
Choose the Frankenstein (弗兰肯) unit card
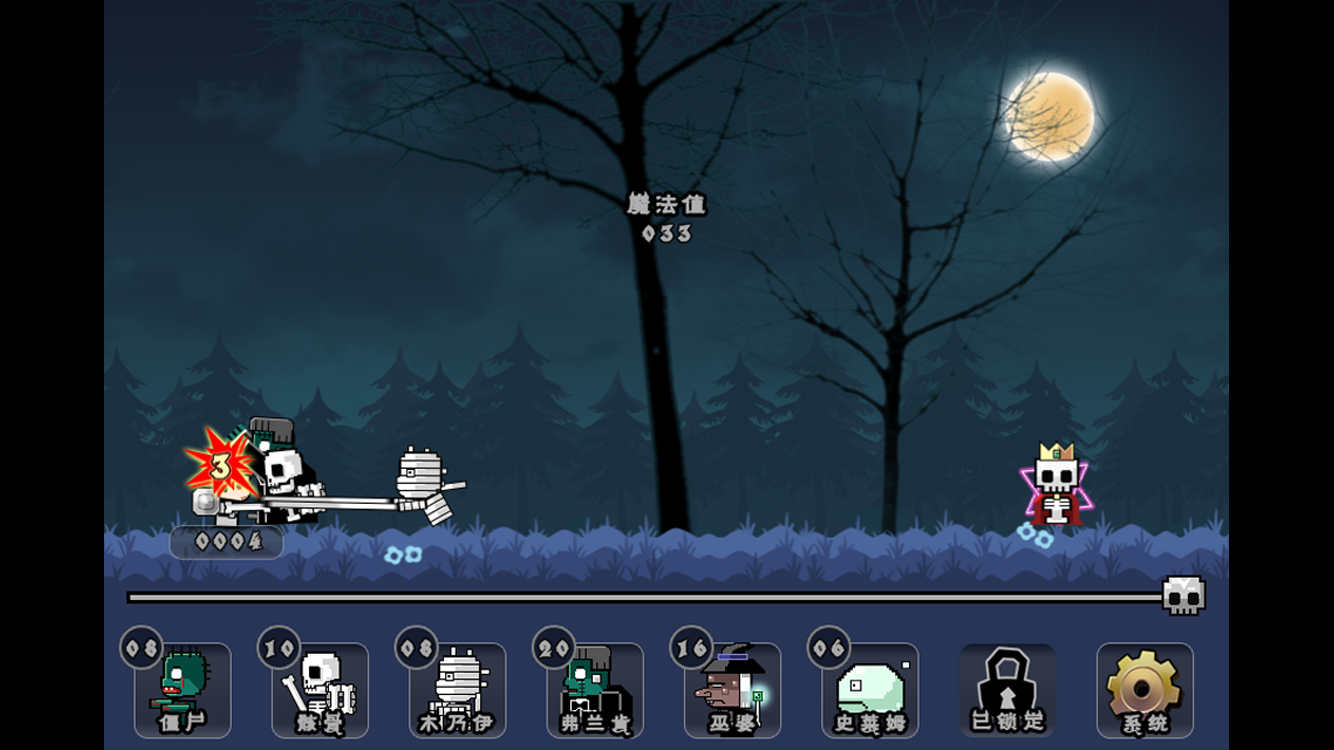click(595, 690)
